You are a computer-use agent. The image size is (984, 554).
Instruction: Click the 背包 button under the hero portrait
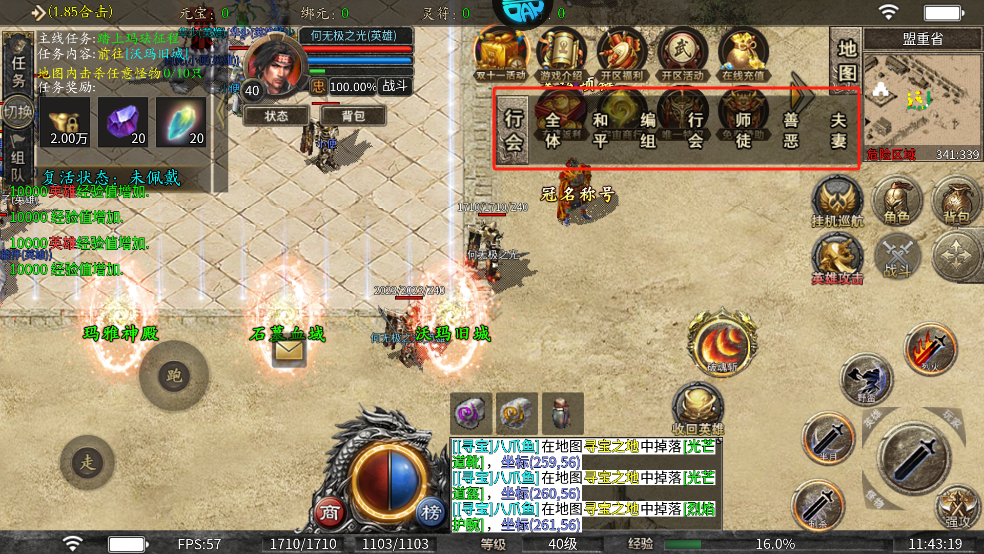352,116
